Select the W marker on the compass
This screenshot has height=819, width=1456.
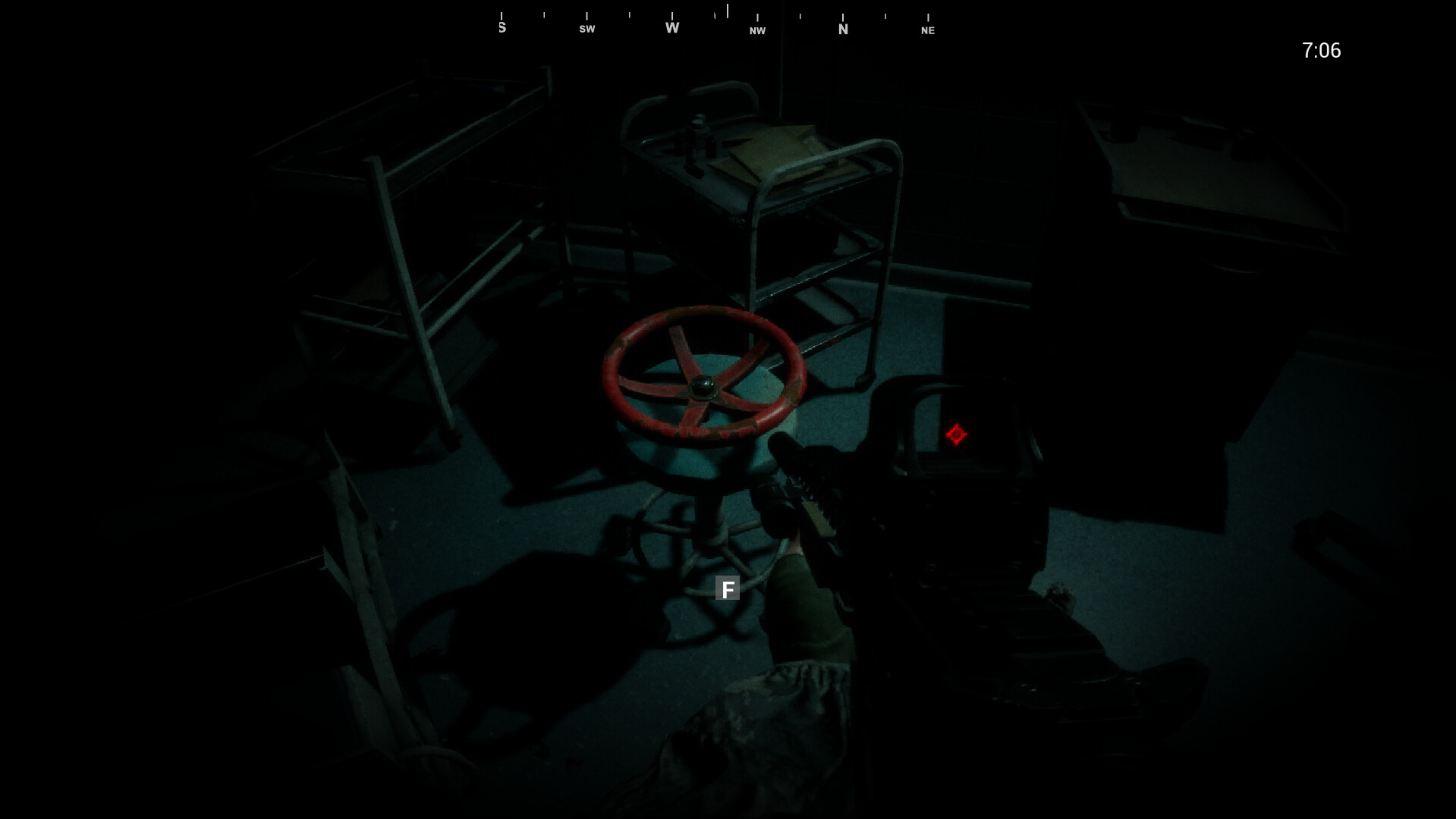pyautogui.click(x=671, y=26)
